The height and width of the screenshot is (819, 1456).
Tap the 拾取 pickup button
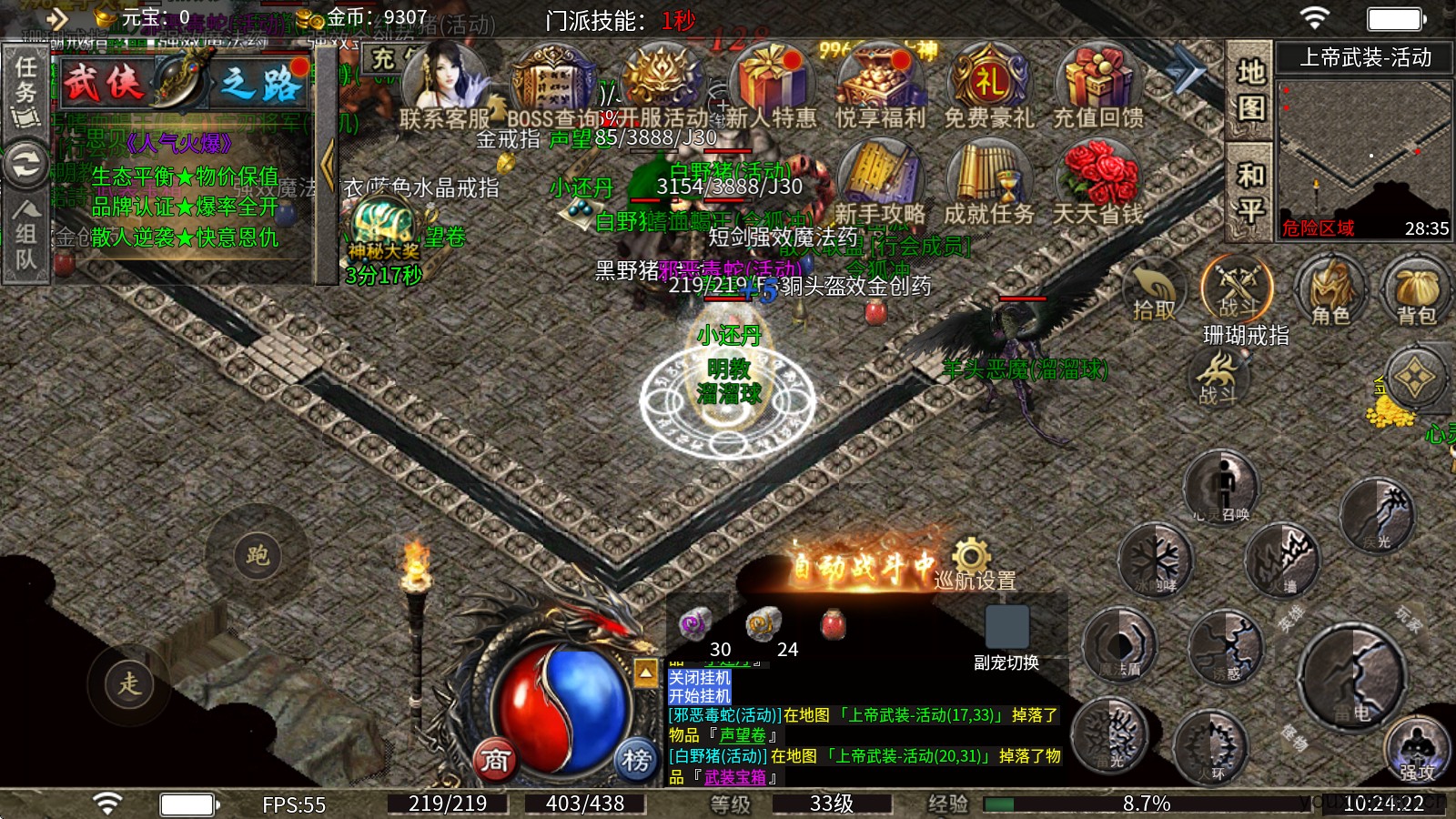pyautogui.click(x=1154, y=291)
